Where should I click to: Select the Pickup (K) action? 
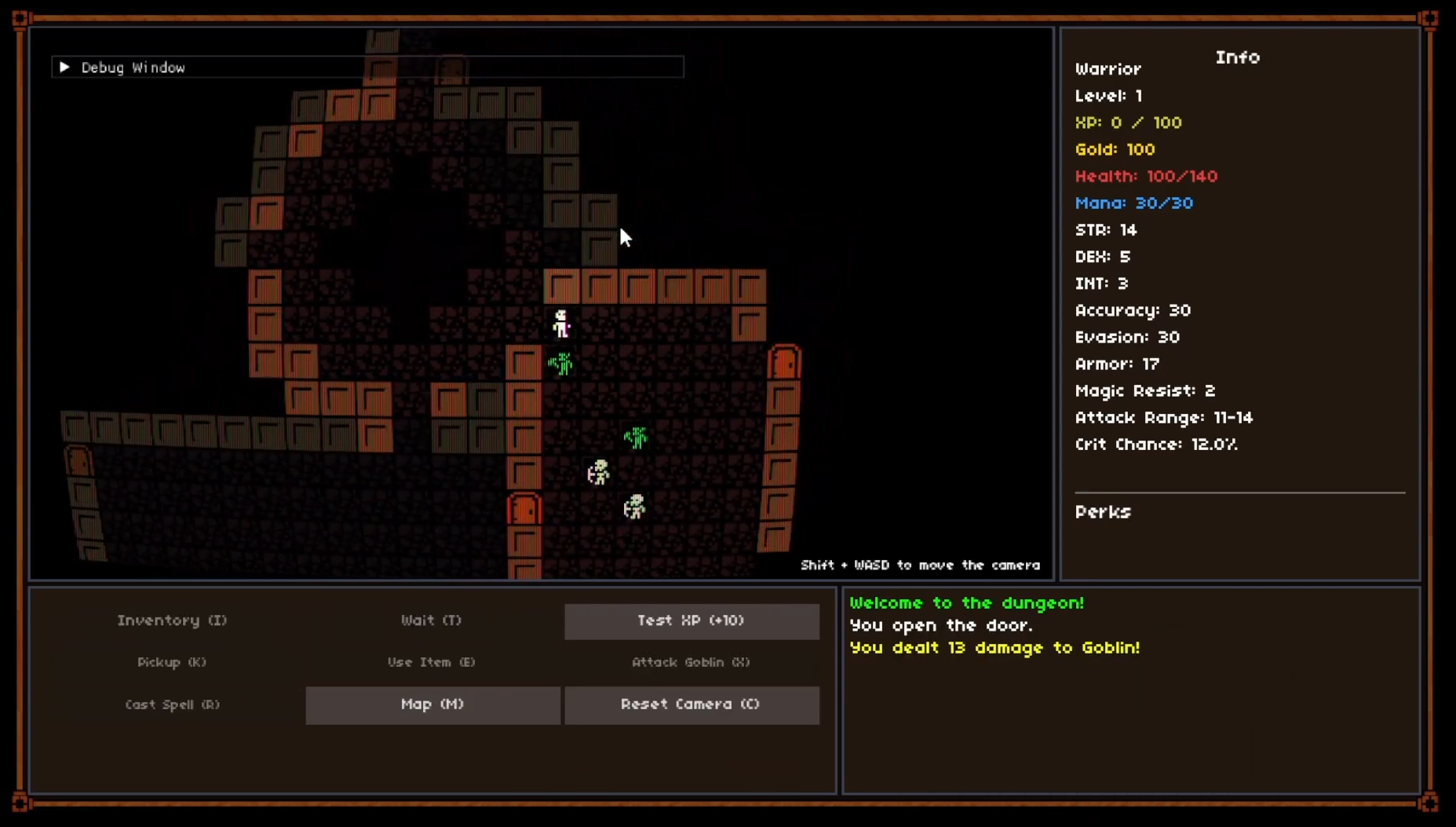173,662
